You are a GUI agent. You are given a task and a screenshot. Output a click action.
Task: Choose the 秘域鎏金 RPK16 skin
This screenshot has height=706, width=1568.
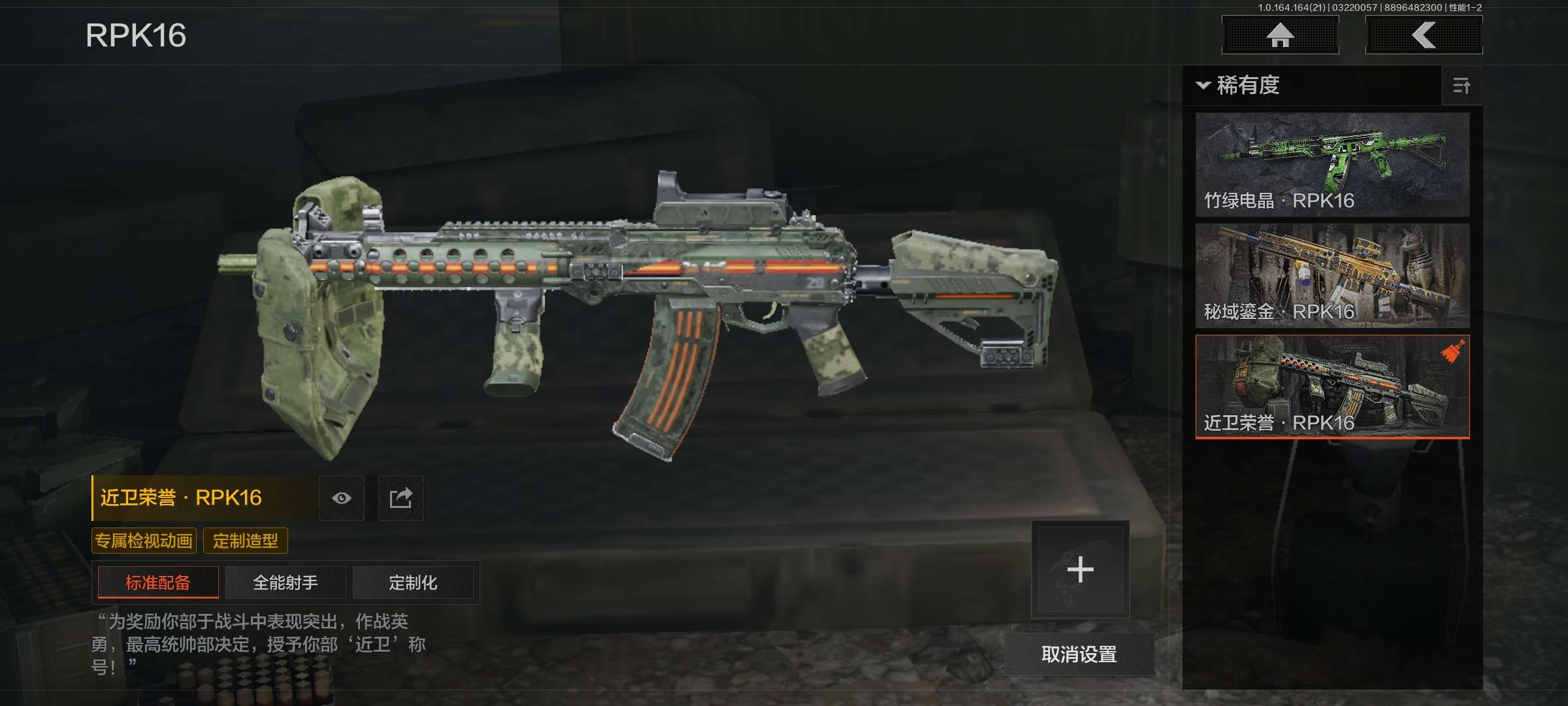tap(1332, 275)
